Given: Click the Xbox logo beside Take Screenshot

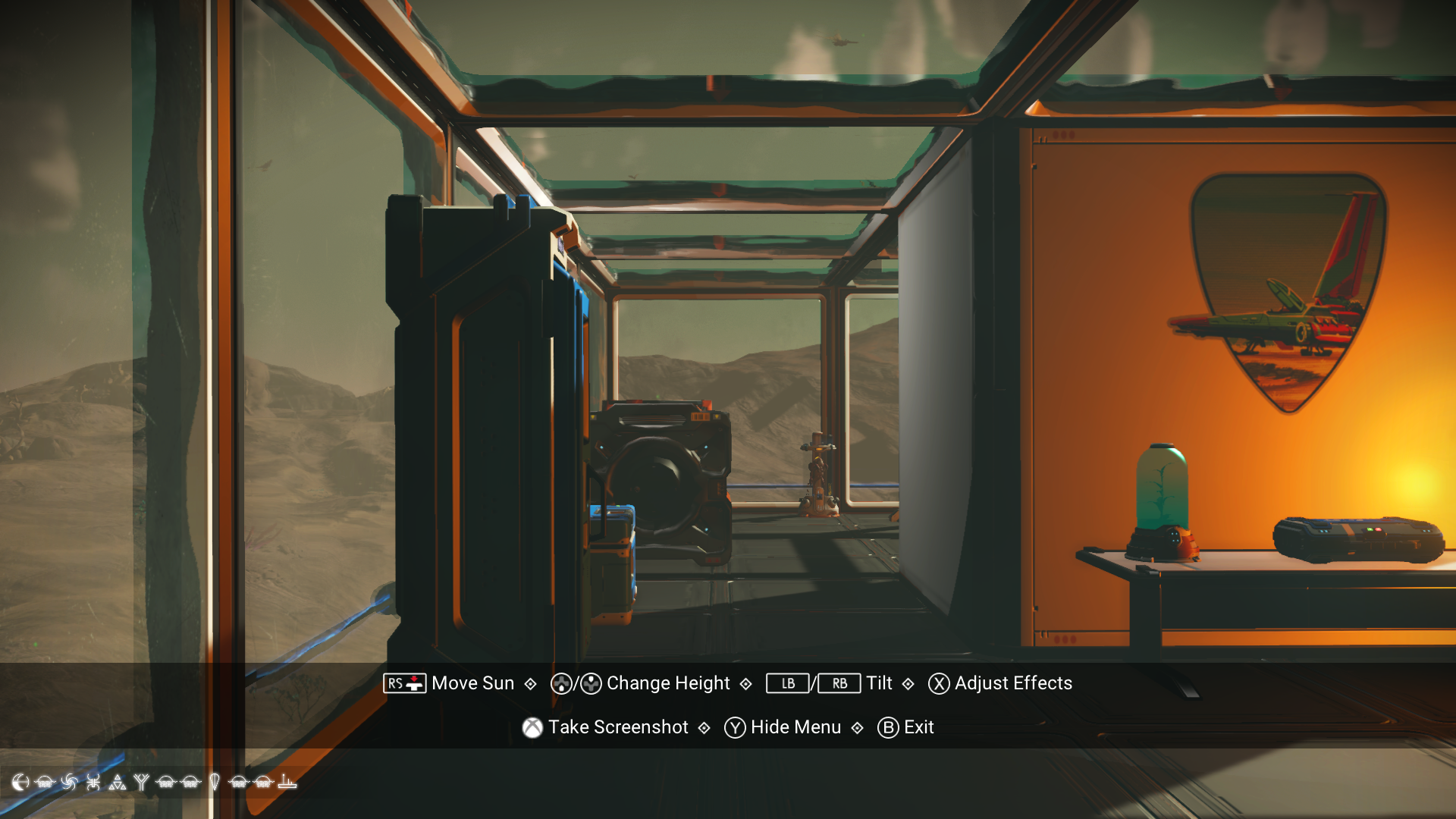Looking at the screenshot, I should [x=532, y=727].
